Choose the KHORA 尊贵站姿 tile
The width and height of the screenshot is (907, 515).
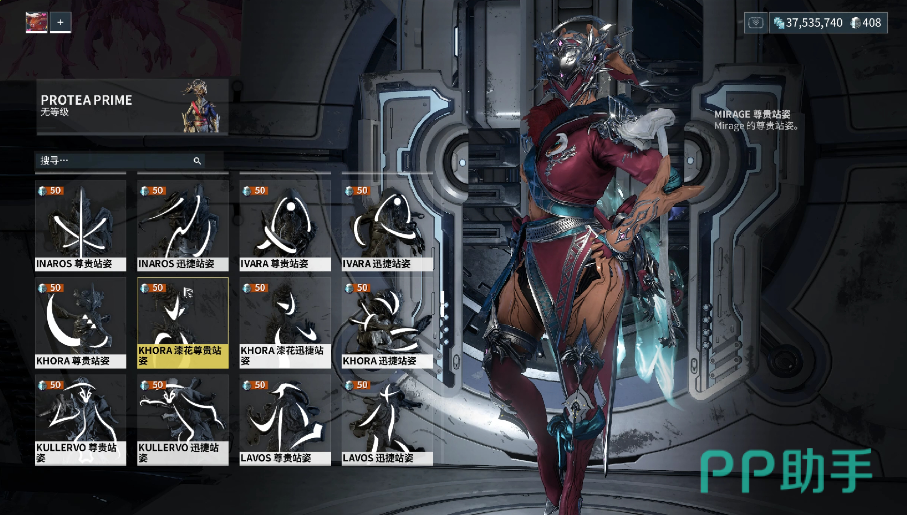[80, 322]
